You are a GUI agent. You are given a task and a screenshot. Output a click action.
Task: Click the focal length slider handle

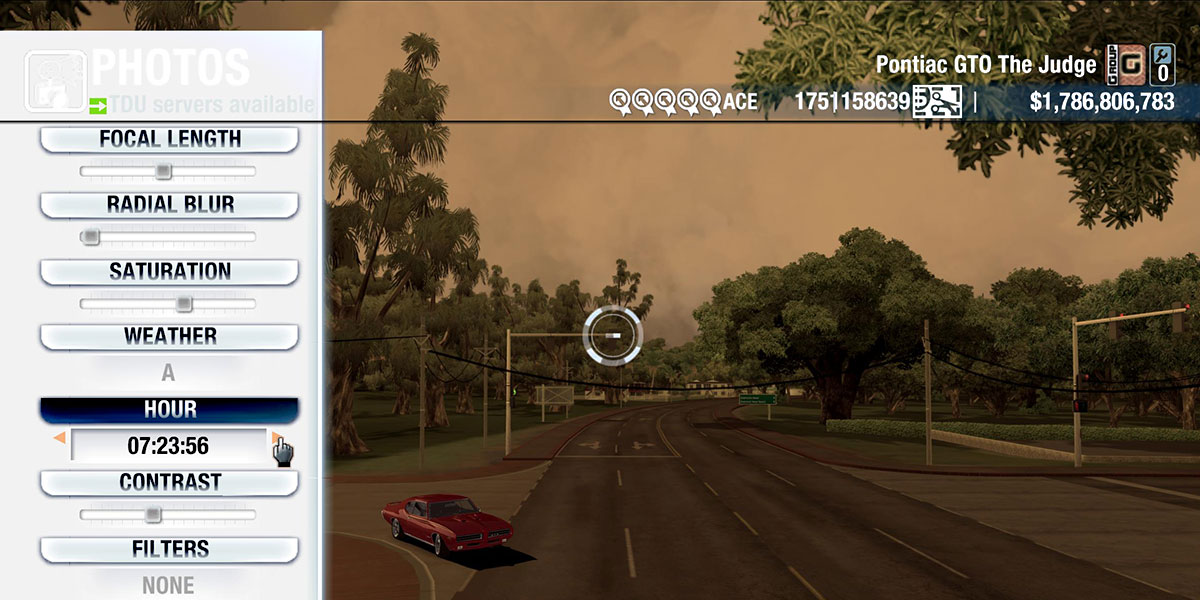[163, 171]
